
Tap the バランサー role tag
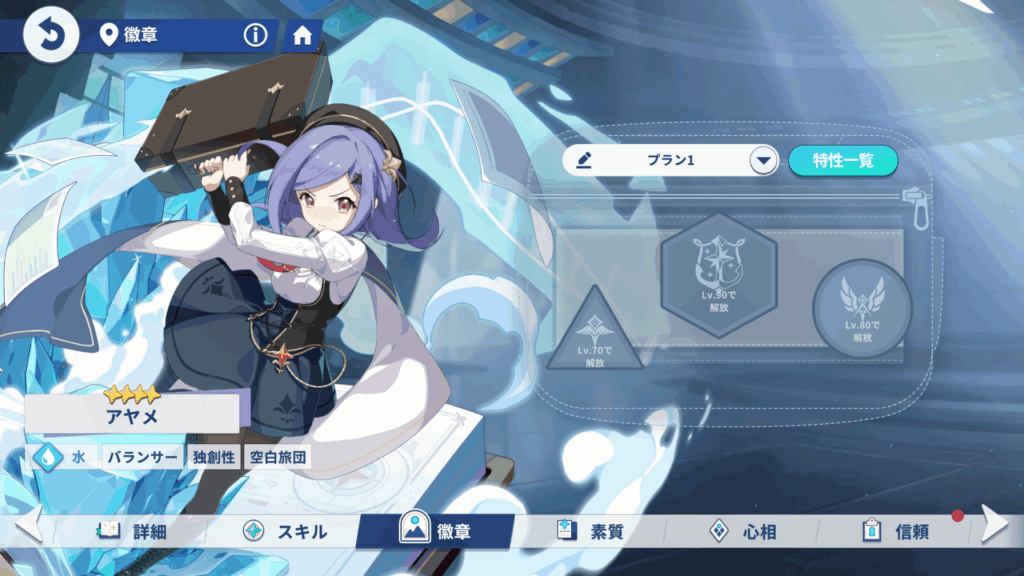[142, 458]
